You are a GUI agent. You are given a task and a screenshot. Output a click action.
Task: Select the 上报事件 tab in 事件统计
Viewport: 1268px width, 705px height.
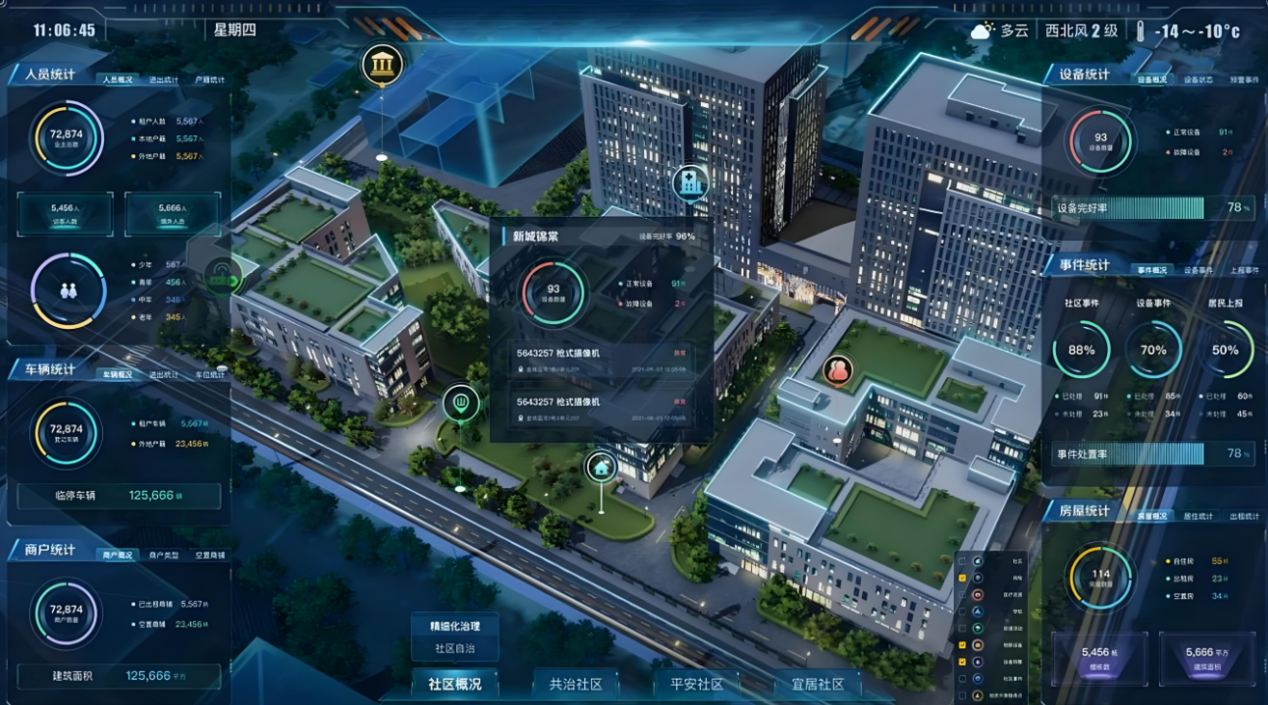point(1244,270)
